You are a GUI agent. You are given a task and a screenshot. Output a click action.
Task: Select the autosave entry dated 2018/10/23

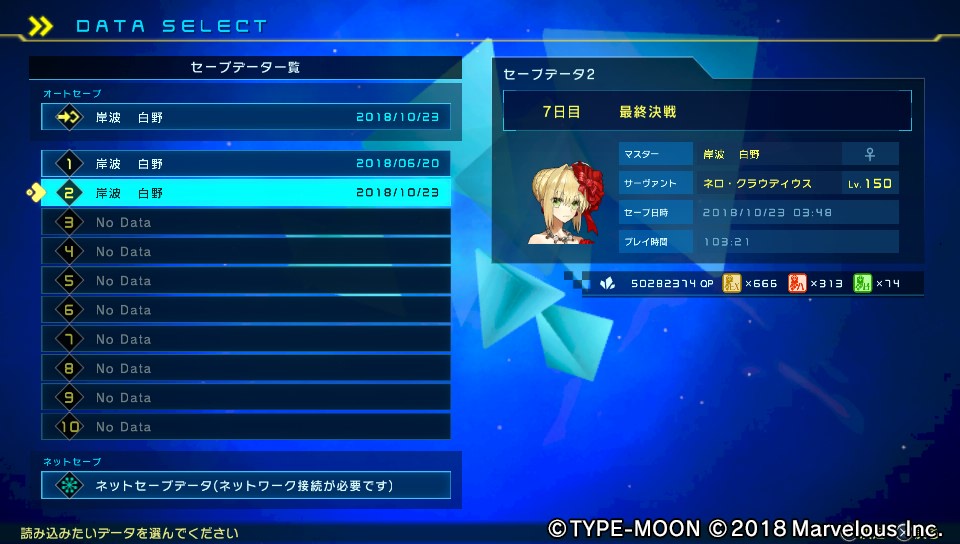click(246, 117)
